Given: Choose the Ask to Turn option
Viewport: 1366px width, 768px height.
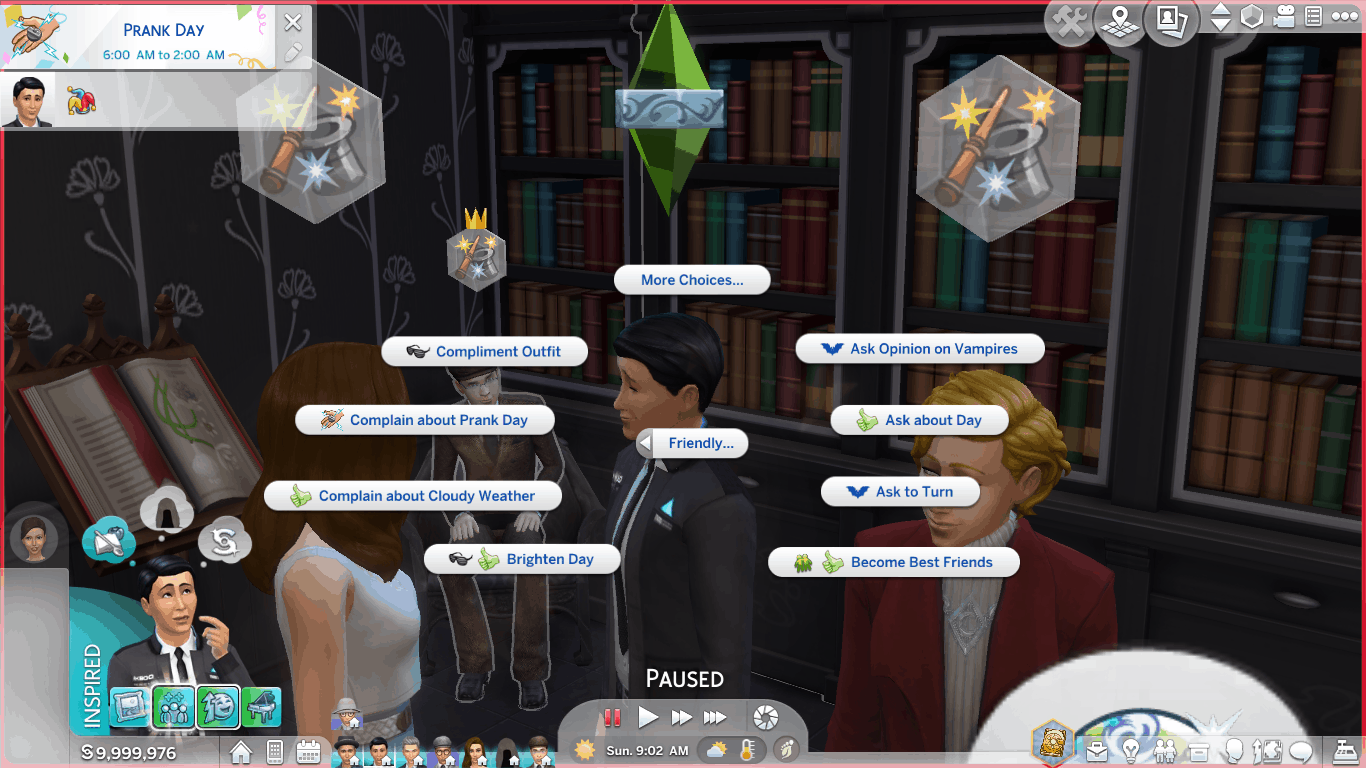Looking at the screenshot, I should click(900, 492).
